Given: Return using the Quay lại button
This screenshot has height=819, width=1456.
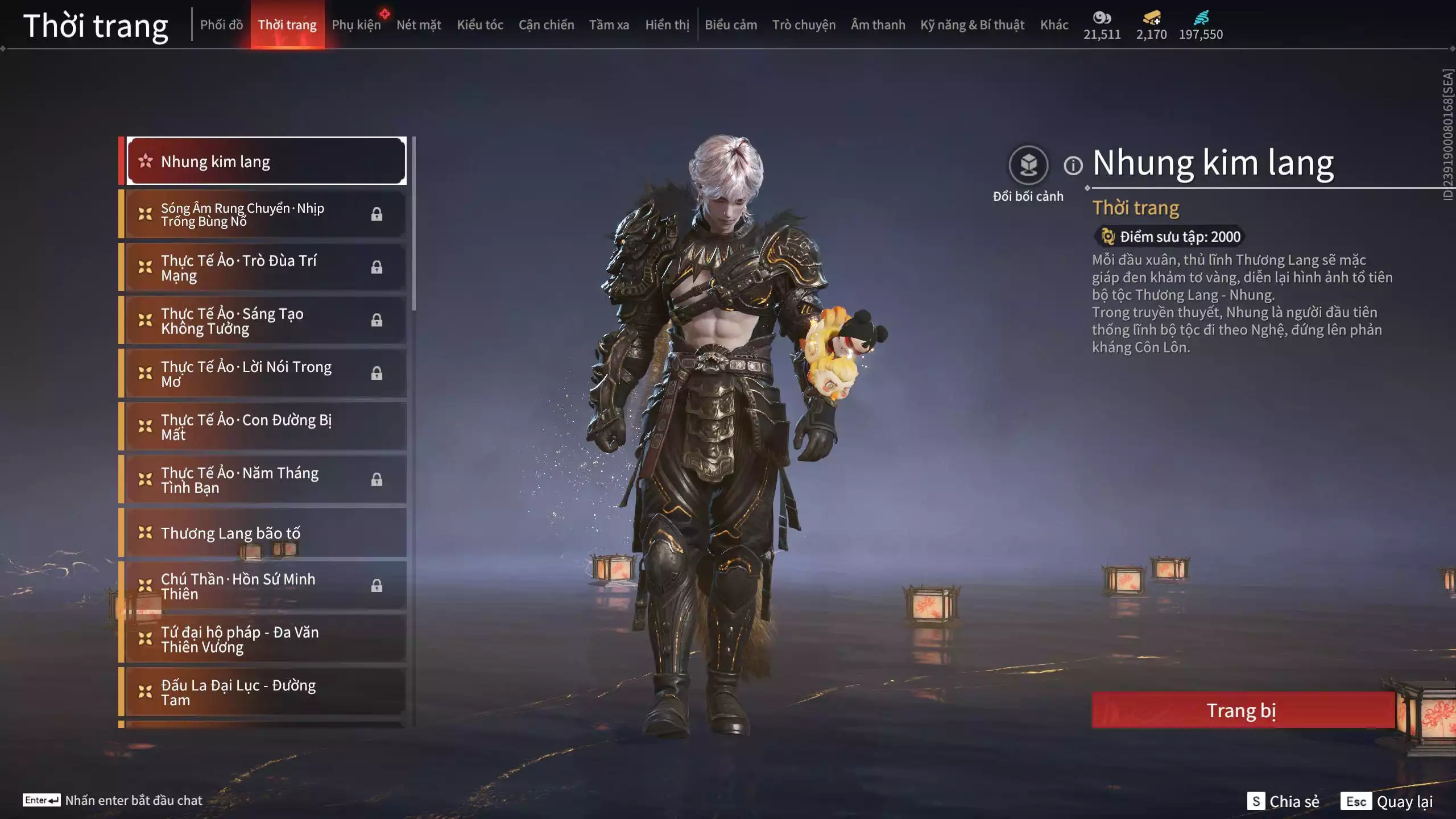Looking at the screenshot, I should pos(1387,801).
